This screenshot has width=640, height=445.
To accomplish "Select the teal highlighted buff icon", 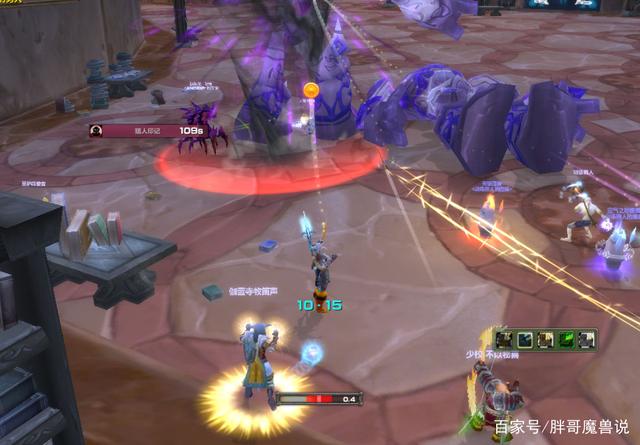I will tap(526, 340).
